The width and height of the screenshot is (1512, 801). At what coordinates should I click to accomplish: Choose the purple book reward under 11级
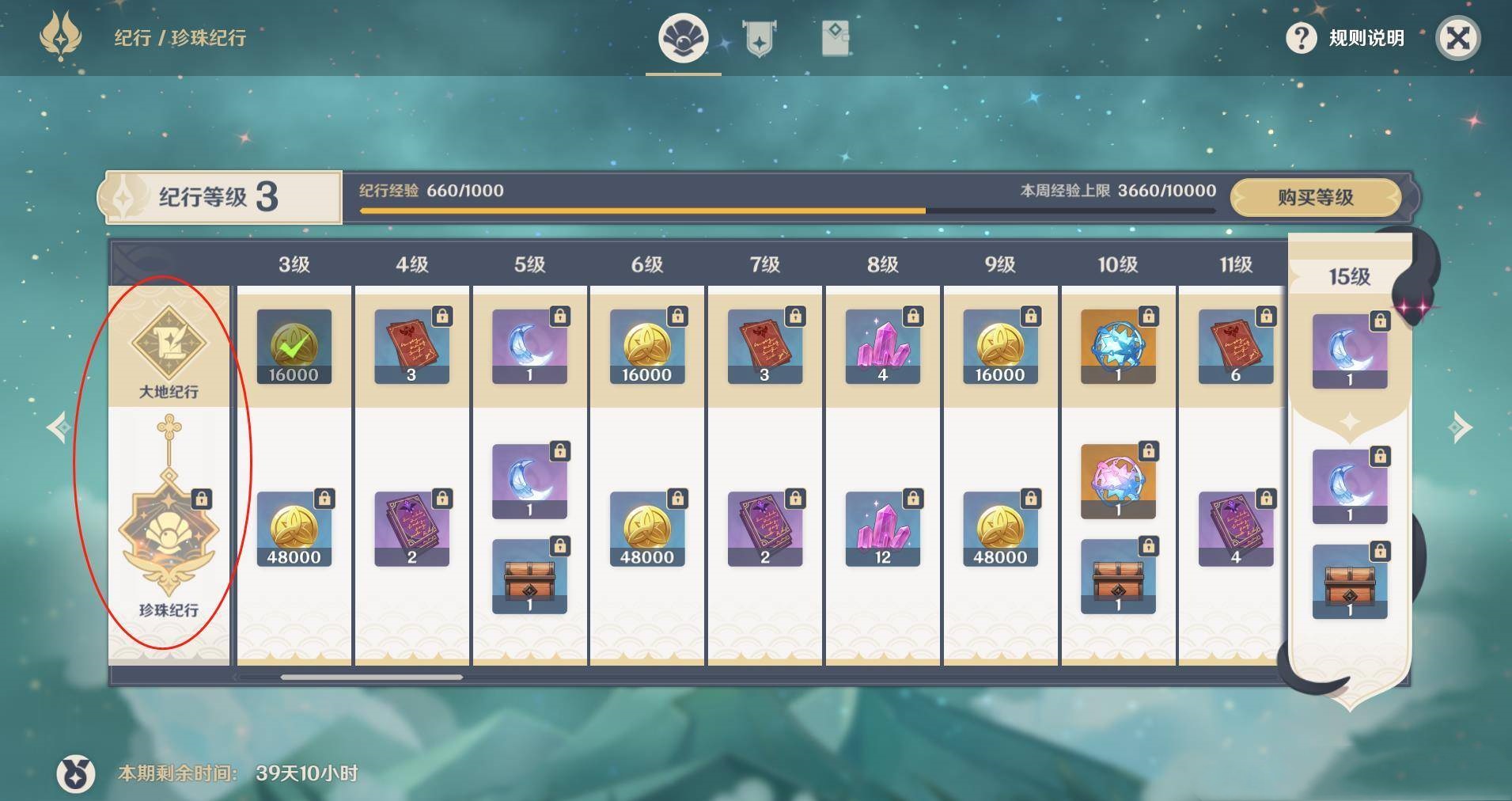tap(1235, 529)
